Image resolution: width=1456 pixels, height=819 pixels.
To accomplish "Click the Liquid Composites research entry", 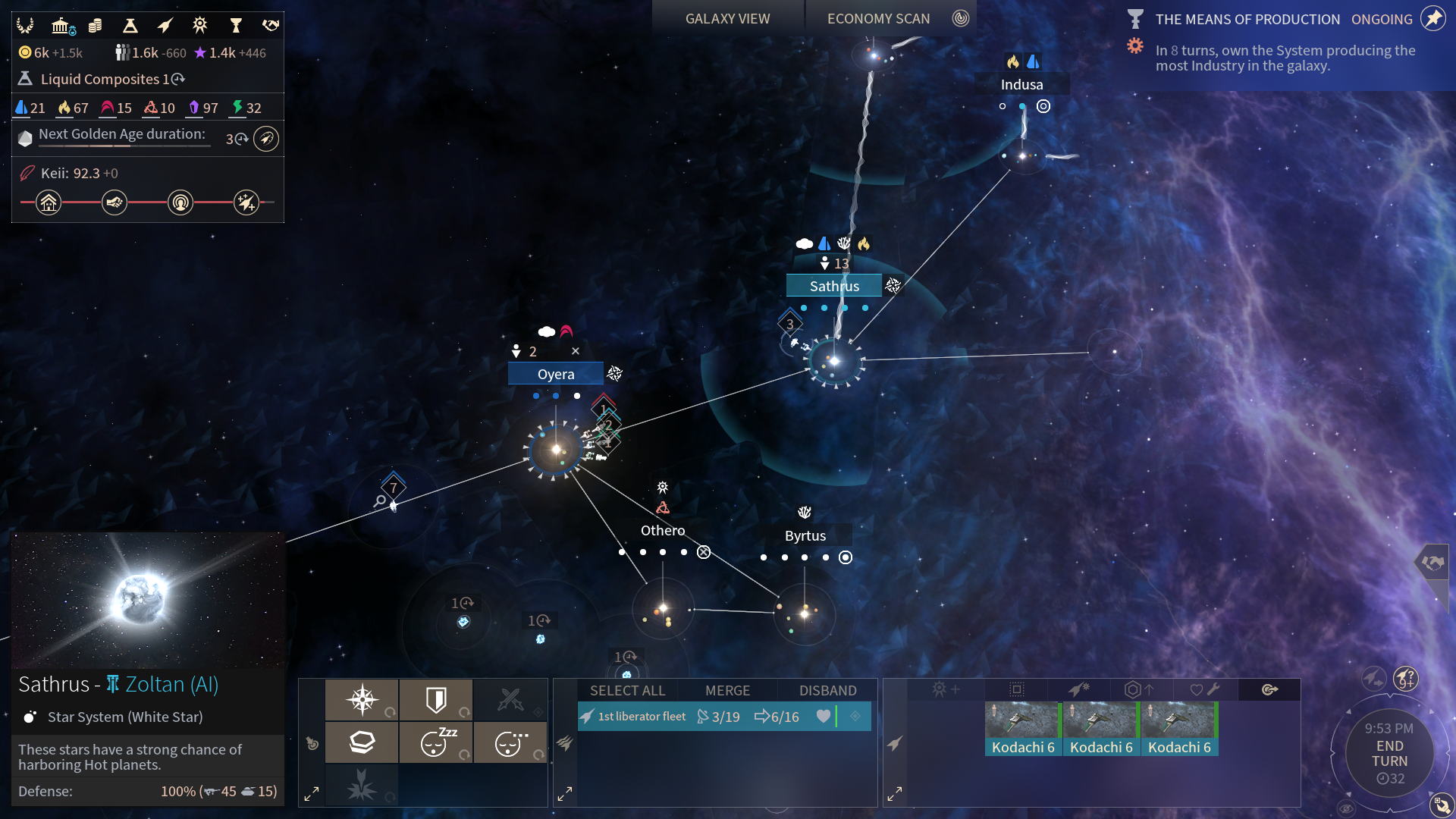I will (100, 80).
